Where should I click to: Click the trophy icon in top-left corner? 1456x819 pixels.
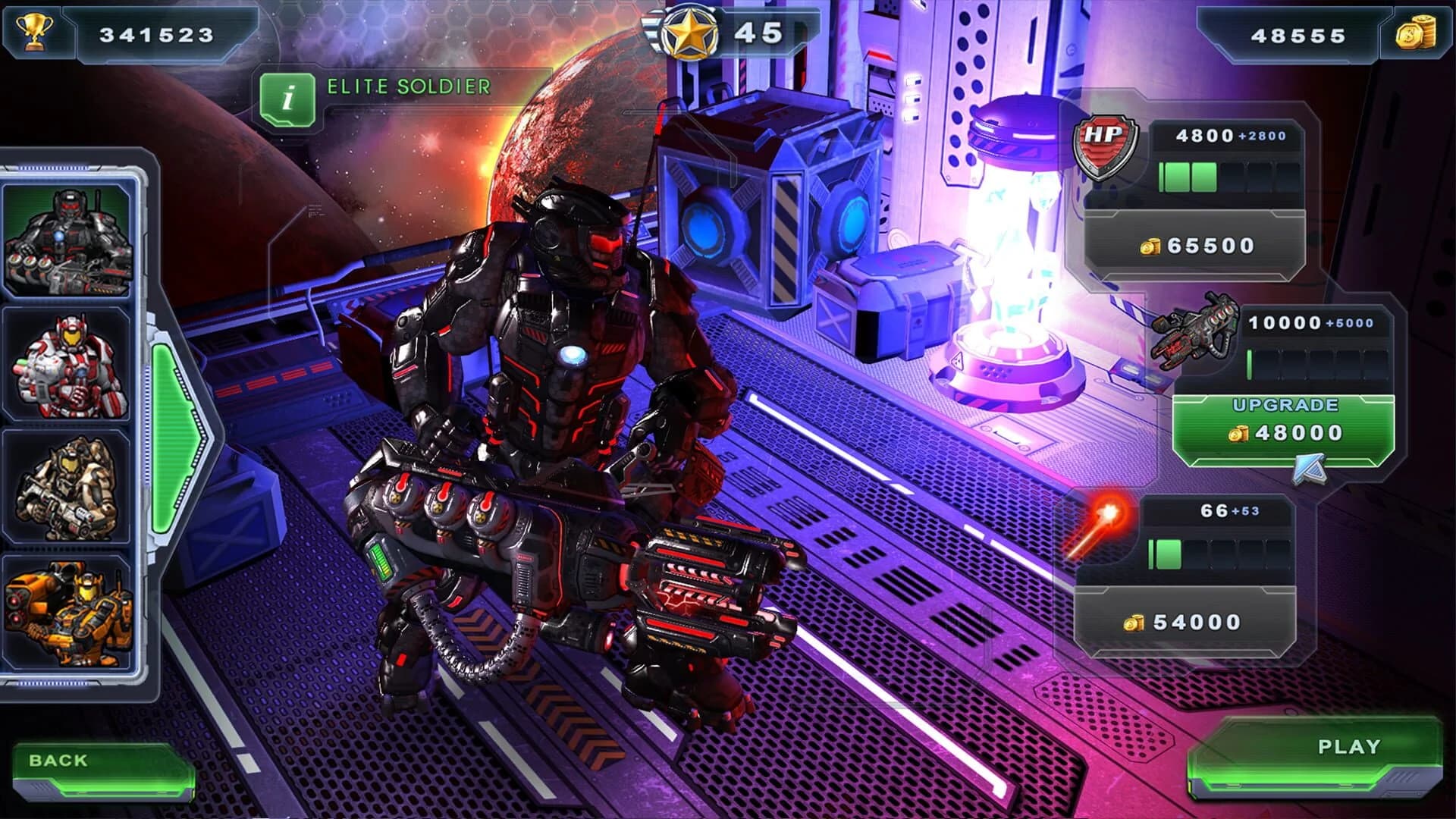click(x=35, y=30)
